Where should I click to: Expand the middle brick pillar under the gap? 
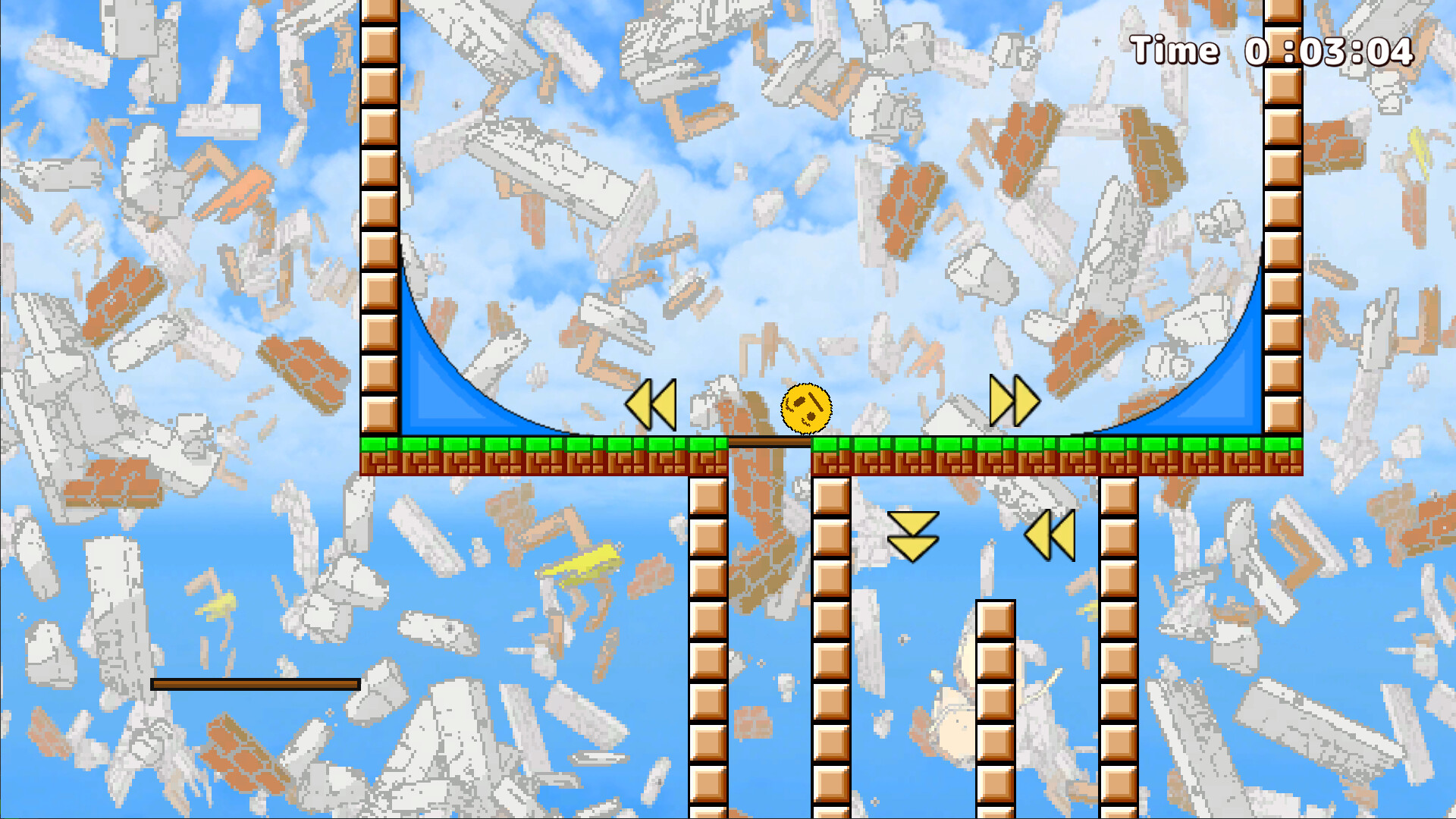pyautogui.click(x=832, y=645)
